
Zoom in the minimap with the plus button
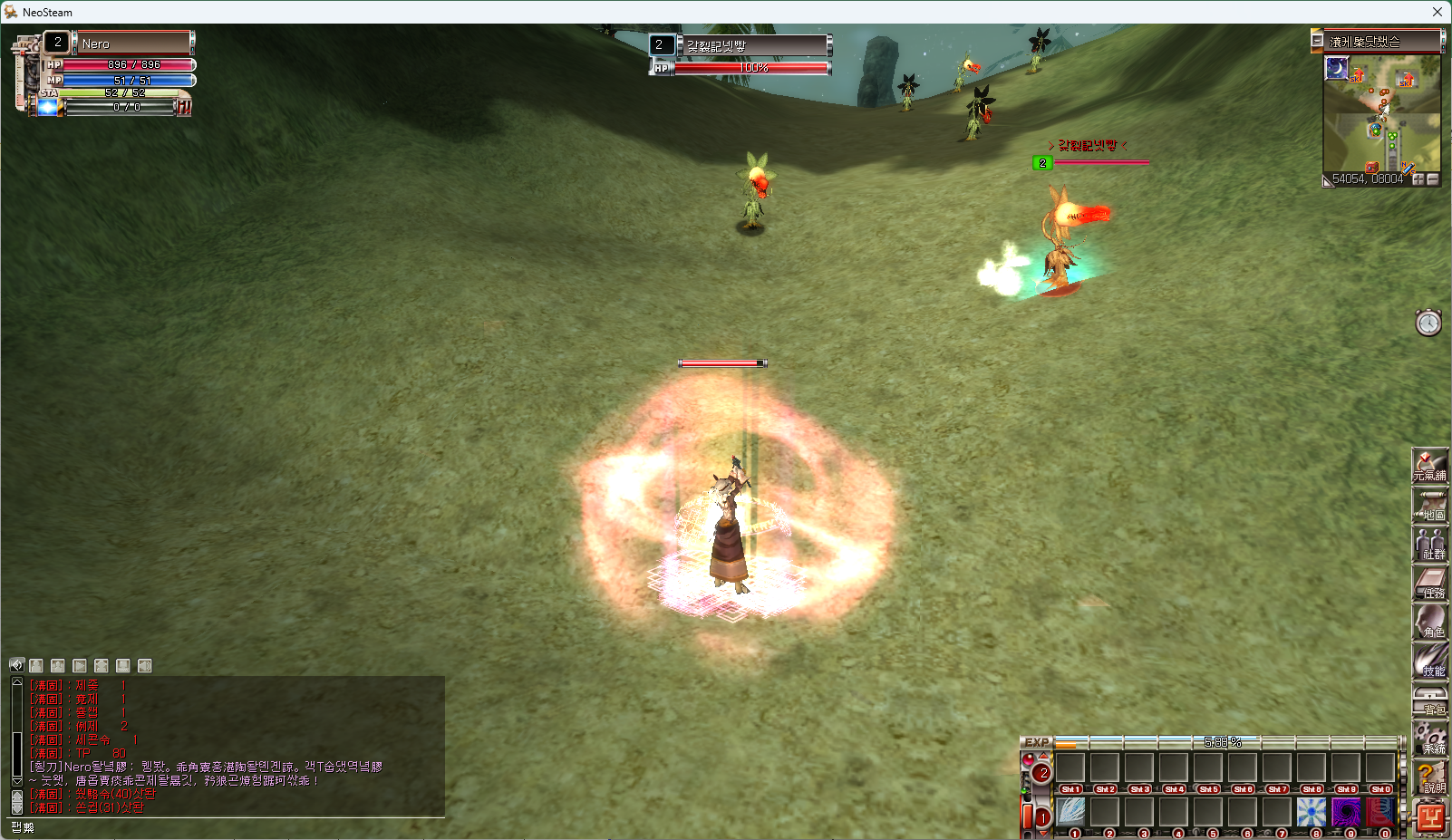pos(1418,179)
